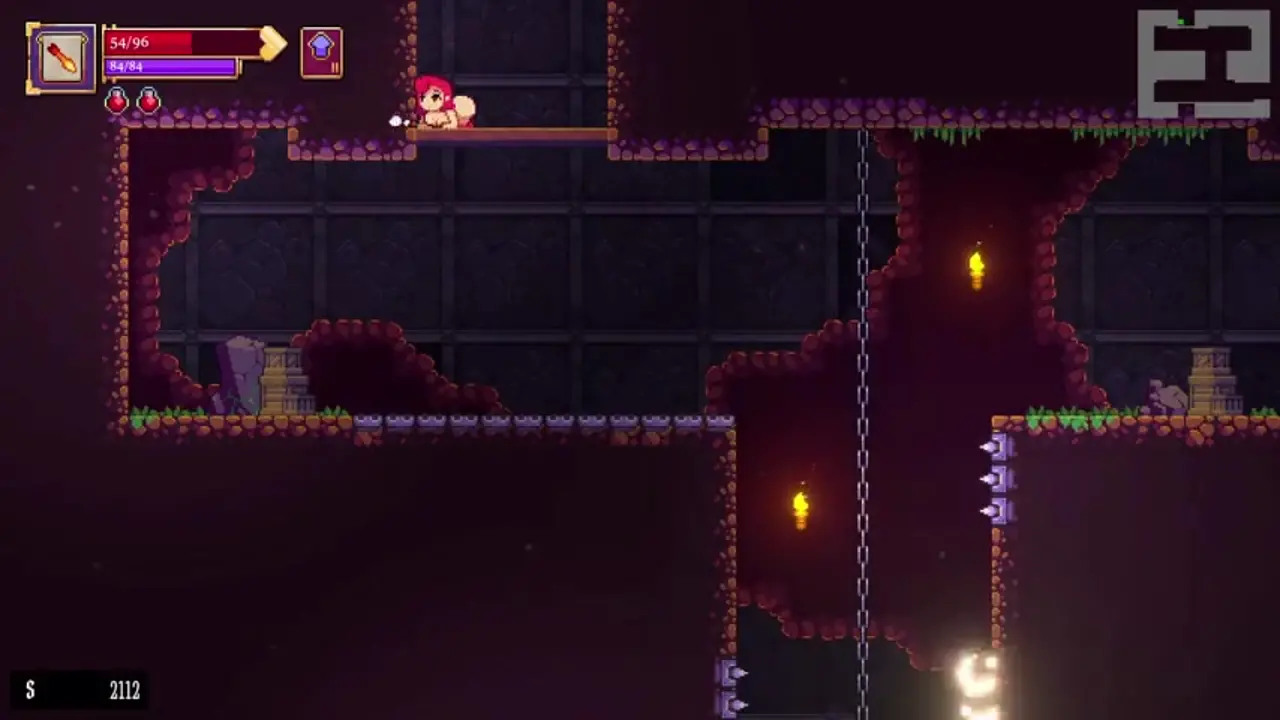Open the dungeon minimap
Screen dimensions: 1280x720
point(1204,63)
